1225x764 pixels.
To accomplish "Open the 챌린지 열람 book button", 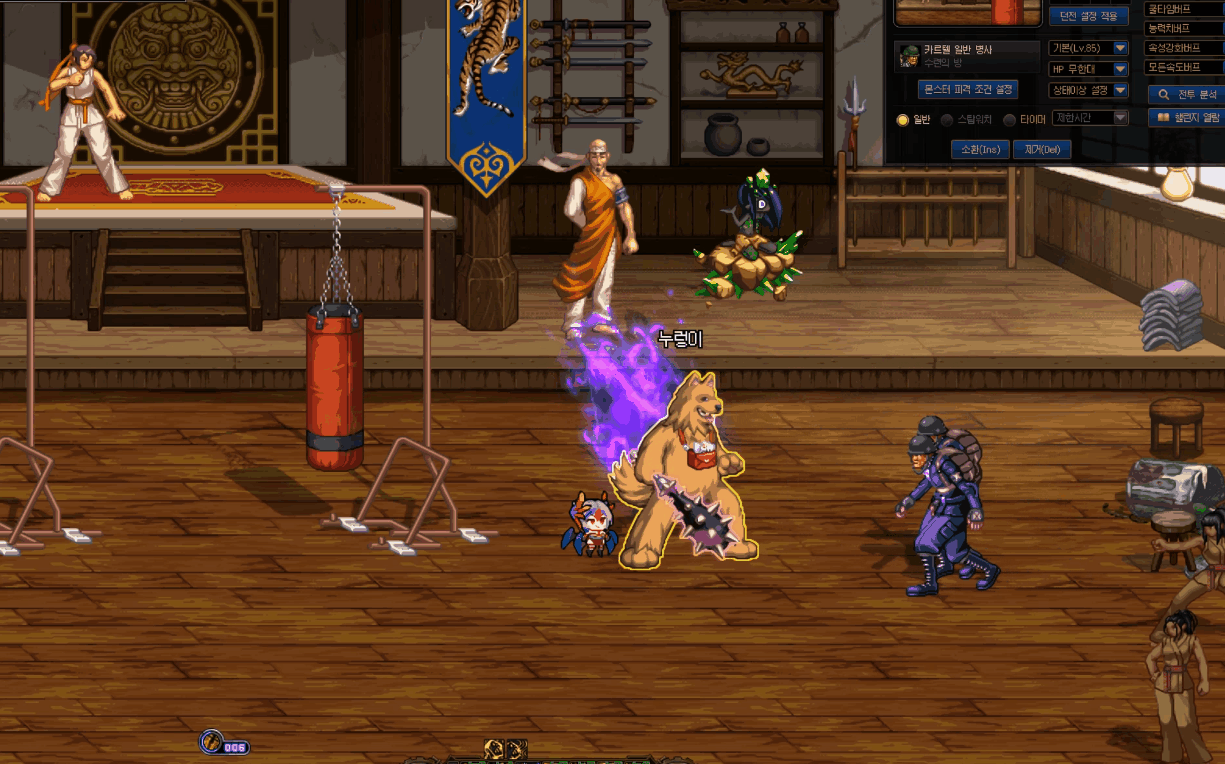I will point(1187,117).
